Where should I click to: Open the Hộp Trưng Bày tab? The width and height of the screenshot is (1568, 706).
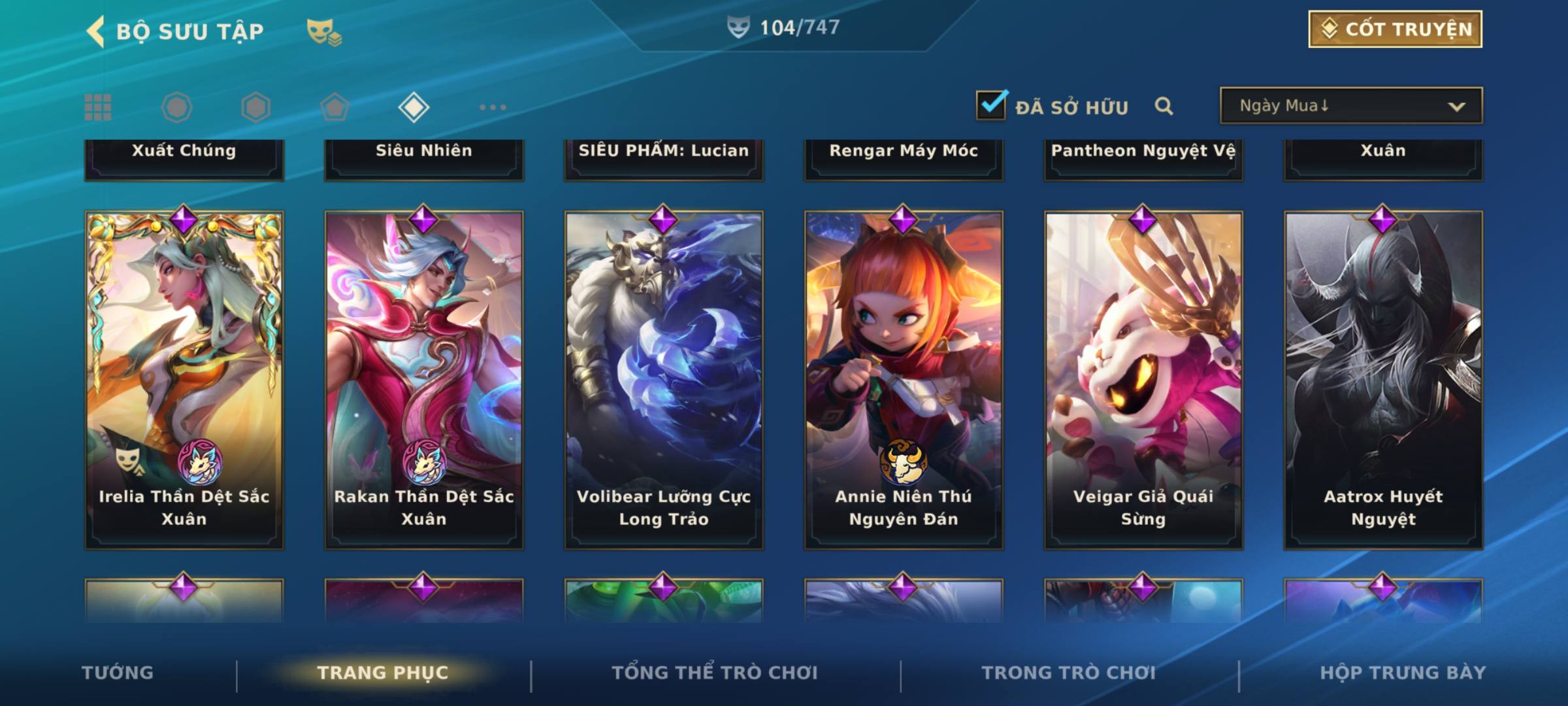click(x=1403, y=673)
